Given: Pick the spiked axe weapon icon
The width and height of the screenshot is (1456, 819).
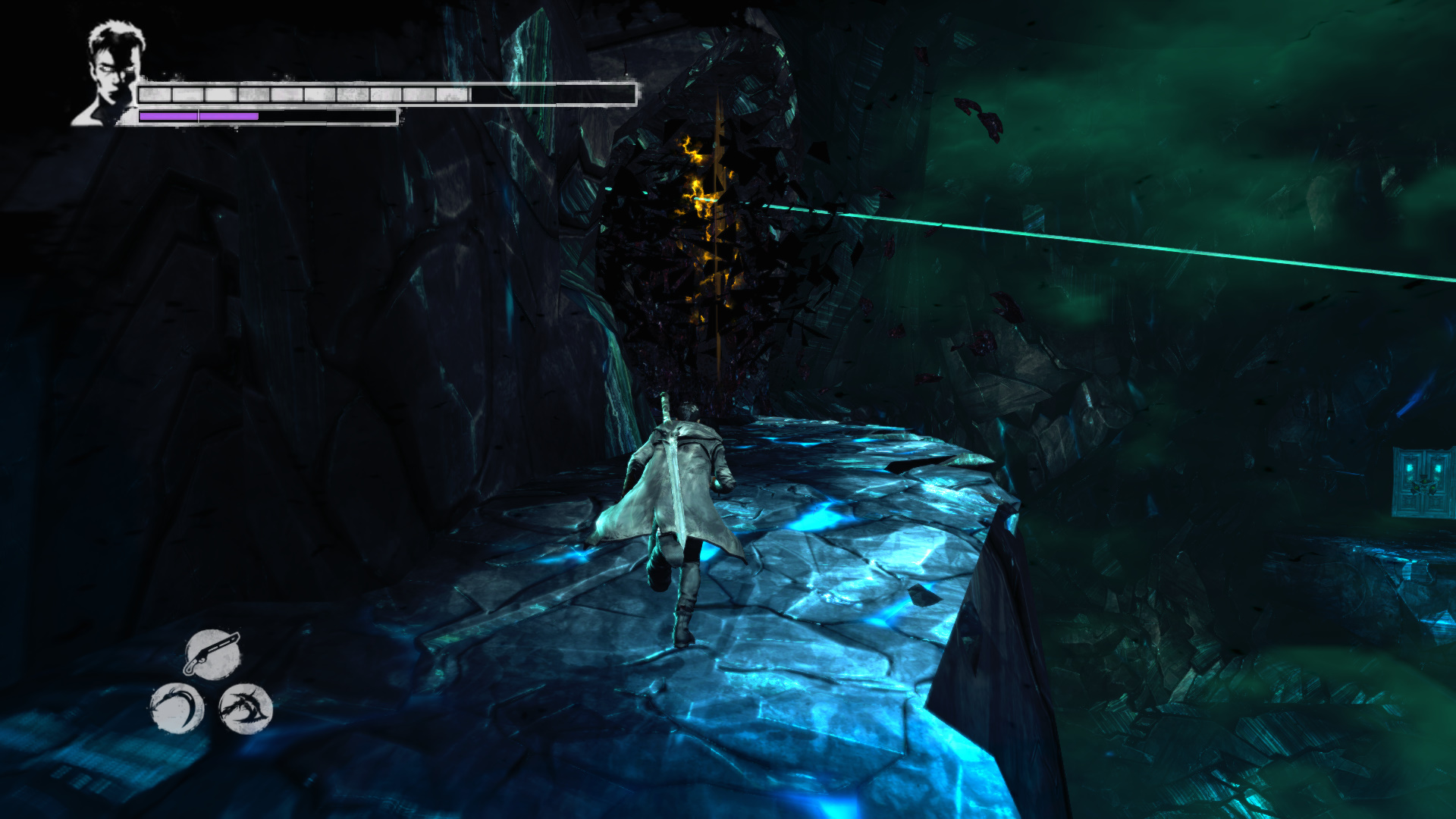Looking at the screenshot, I should tap(245, 708).
